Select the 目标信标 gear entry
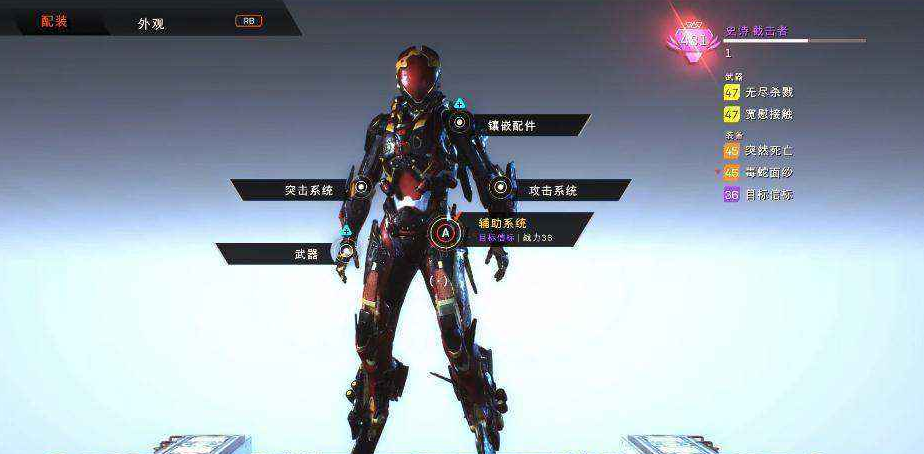The height and width of the screenshot is (454, 924). tap(768, 195)
